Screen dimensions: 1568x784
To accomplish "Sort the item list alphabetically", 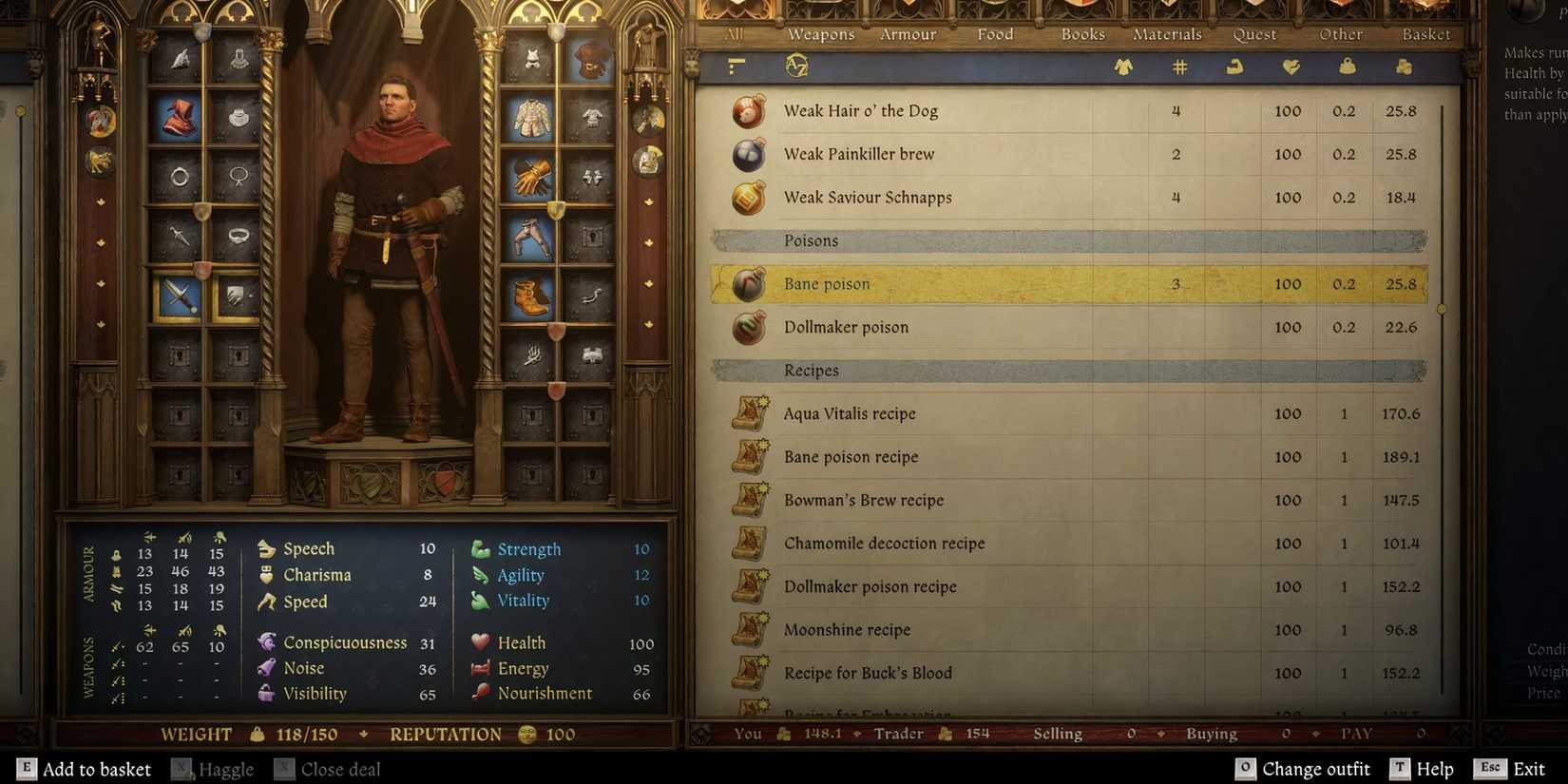I will (798, 67).
